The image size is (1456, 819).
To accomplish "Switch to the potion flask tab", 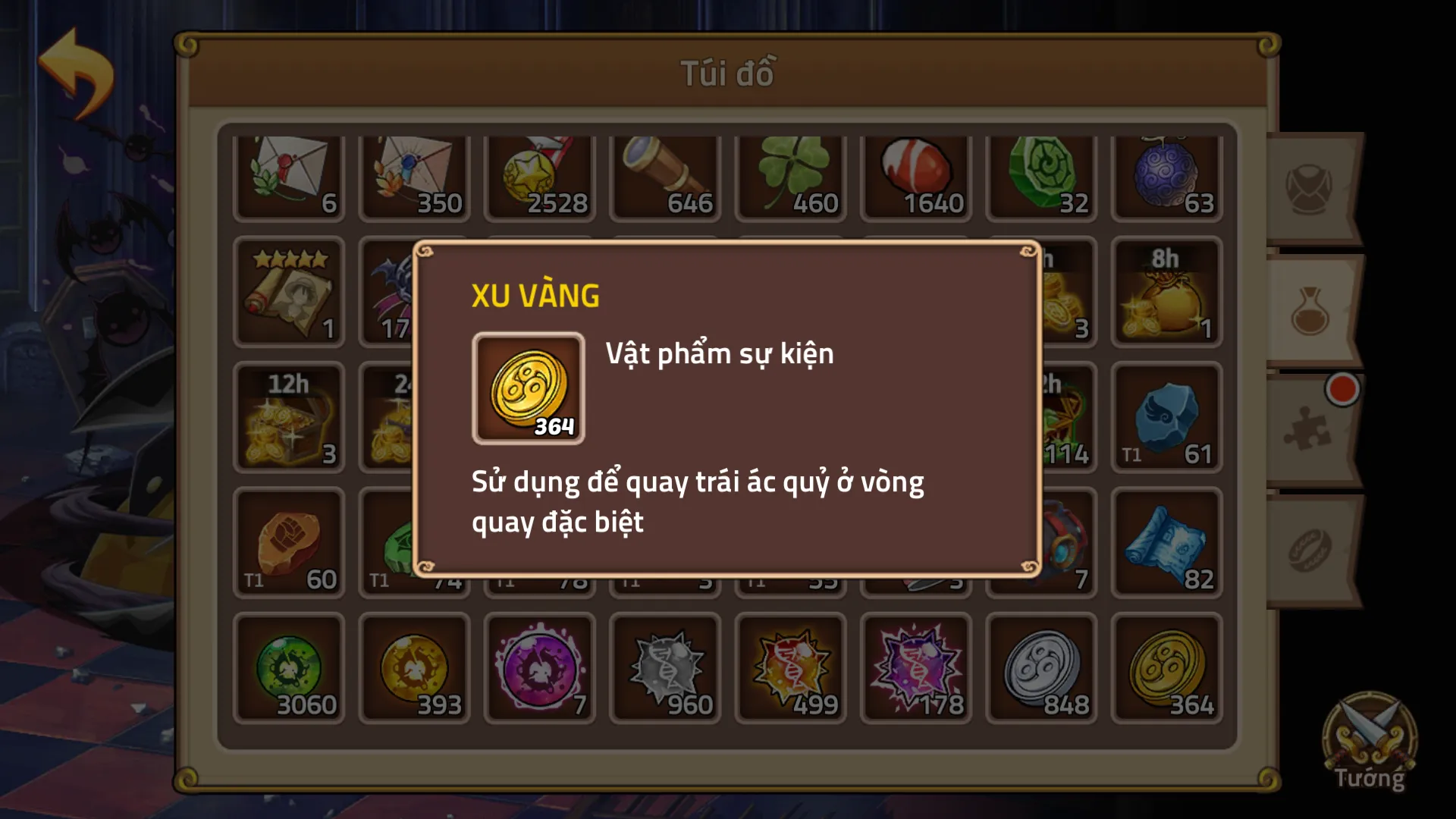I will pyautogui.click(x=1311, y=311).
